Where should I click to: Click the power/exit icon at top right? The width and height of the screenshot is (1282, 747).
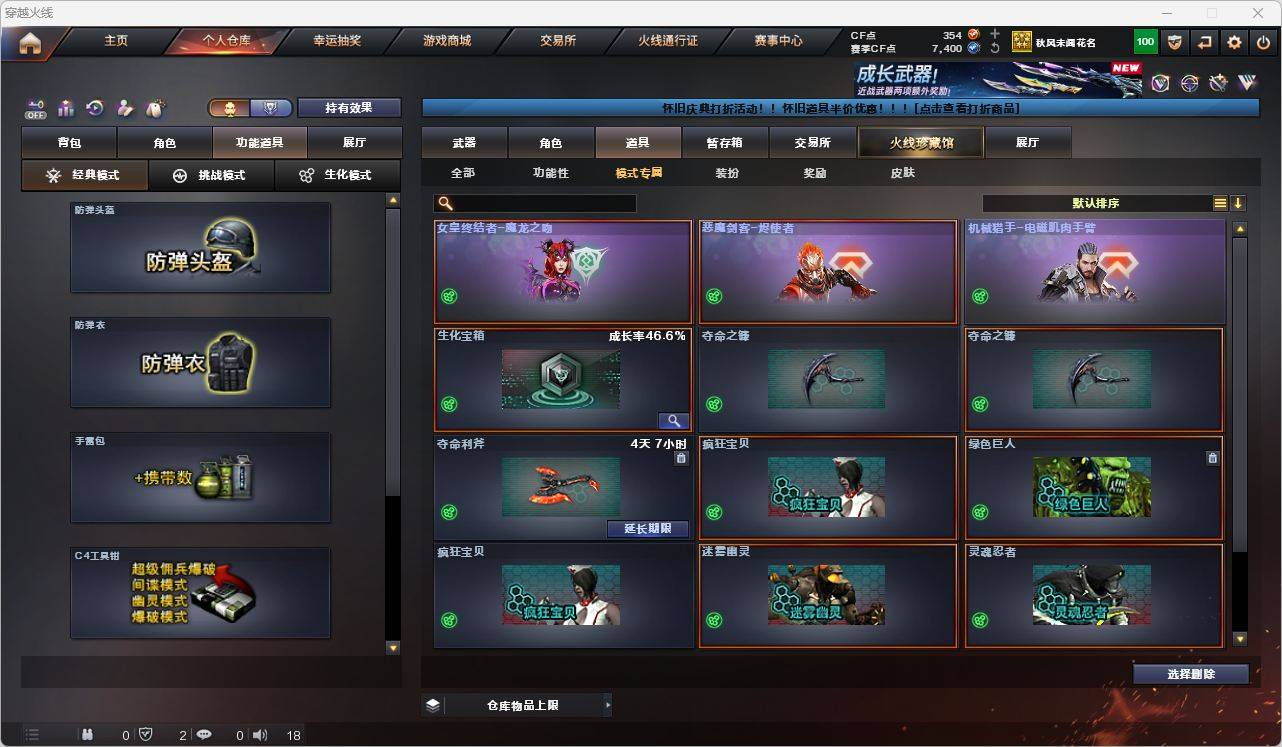1264,42
